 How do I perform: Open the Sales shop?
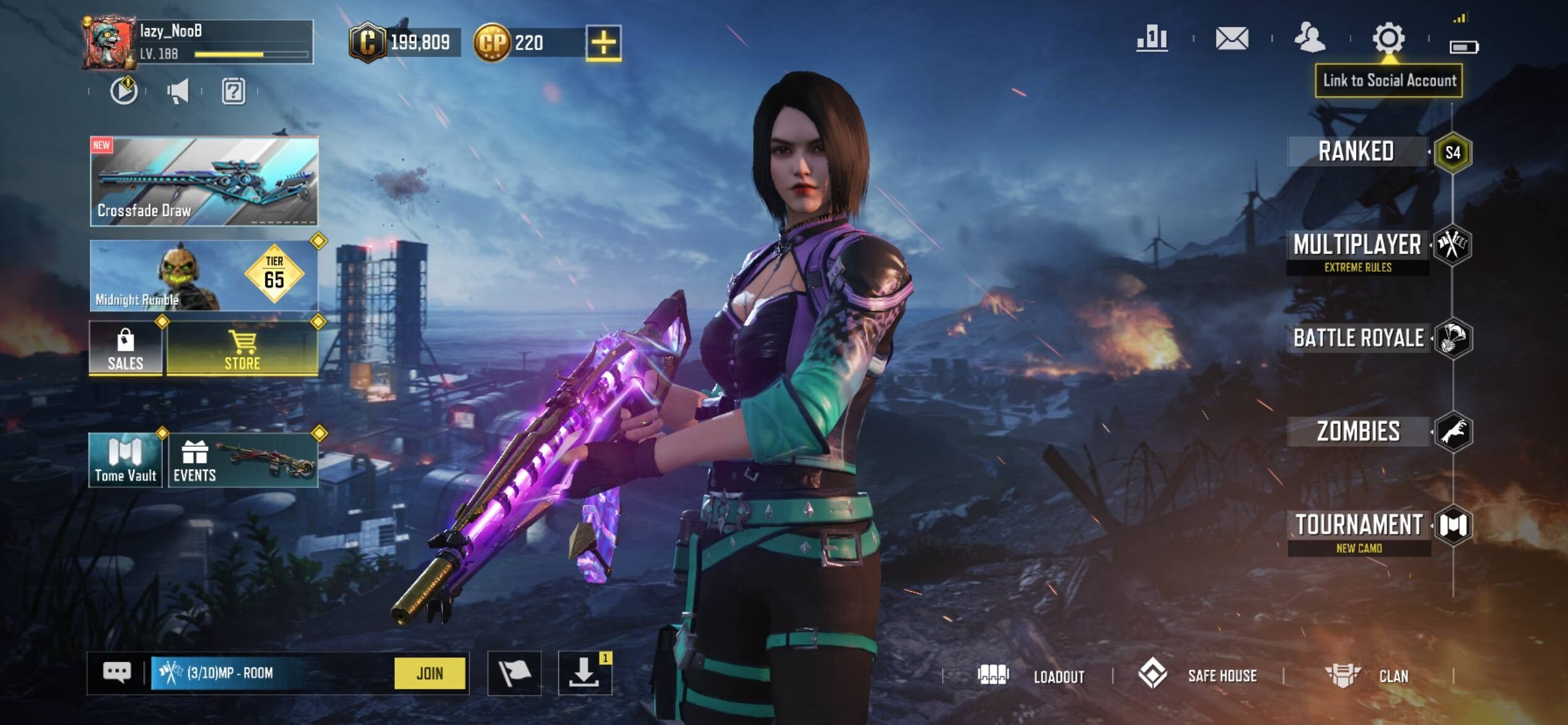[x=126, y=349]
